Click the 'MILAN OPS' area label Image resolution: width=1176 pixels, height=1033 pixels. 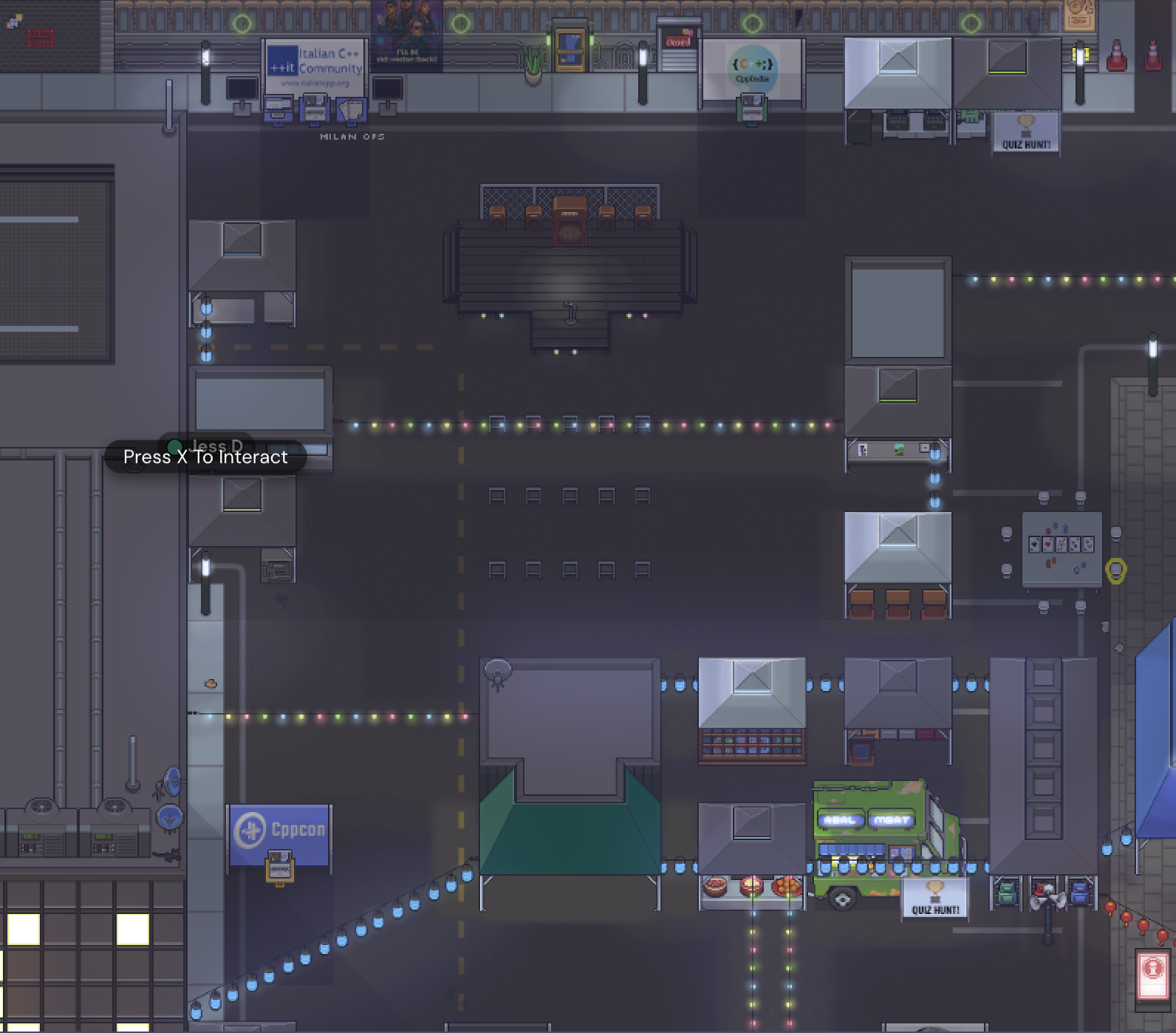point(352,137)
